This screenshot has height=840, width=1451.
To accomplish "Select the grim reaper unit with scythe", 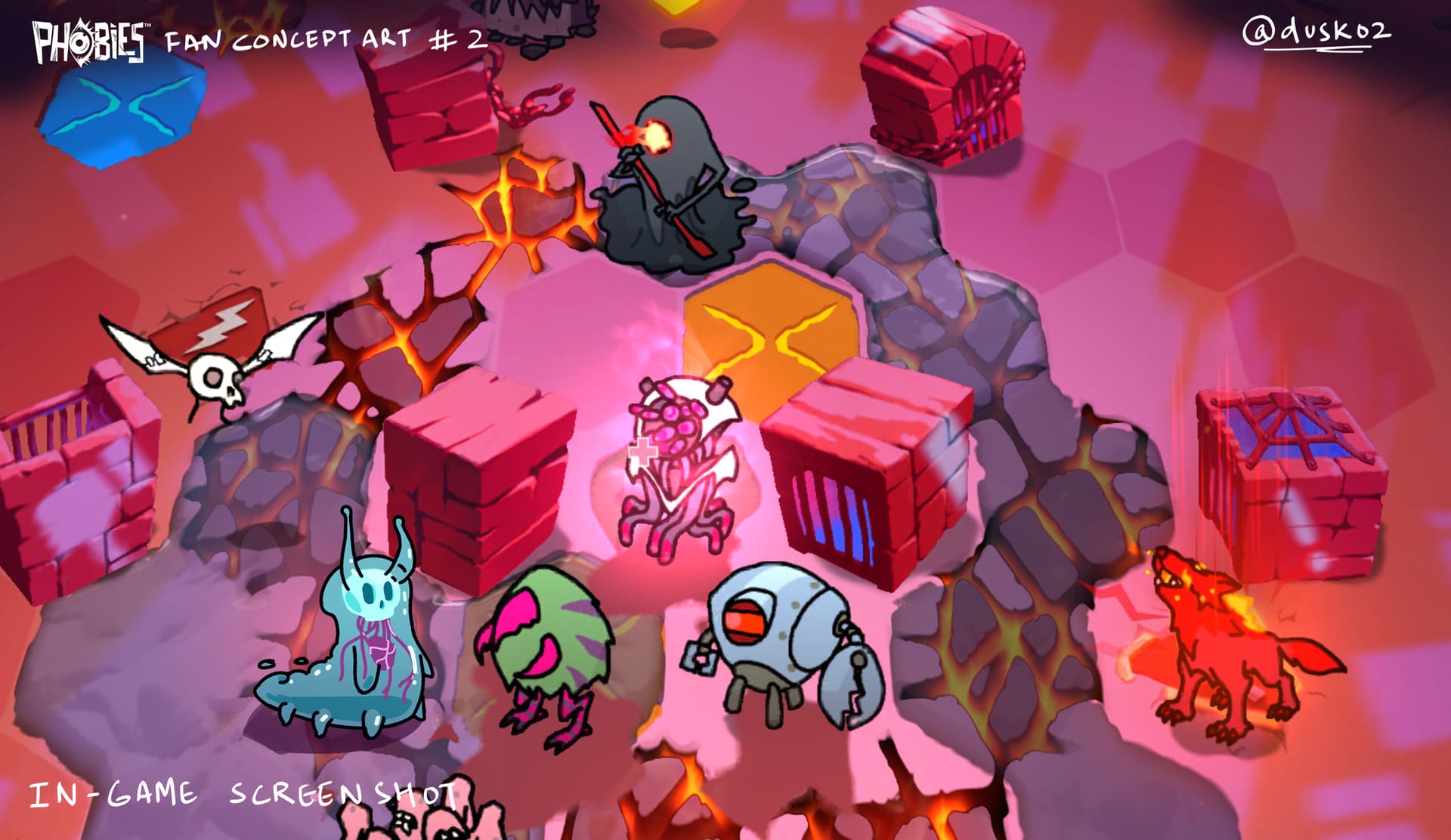I will [670, 187].
